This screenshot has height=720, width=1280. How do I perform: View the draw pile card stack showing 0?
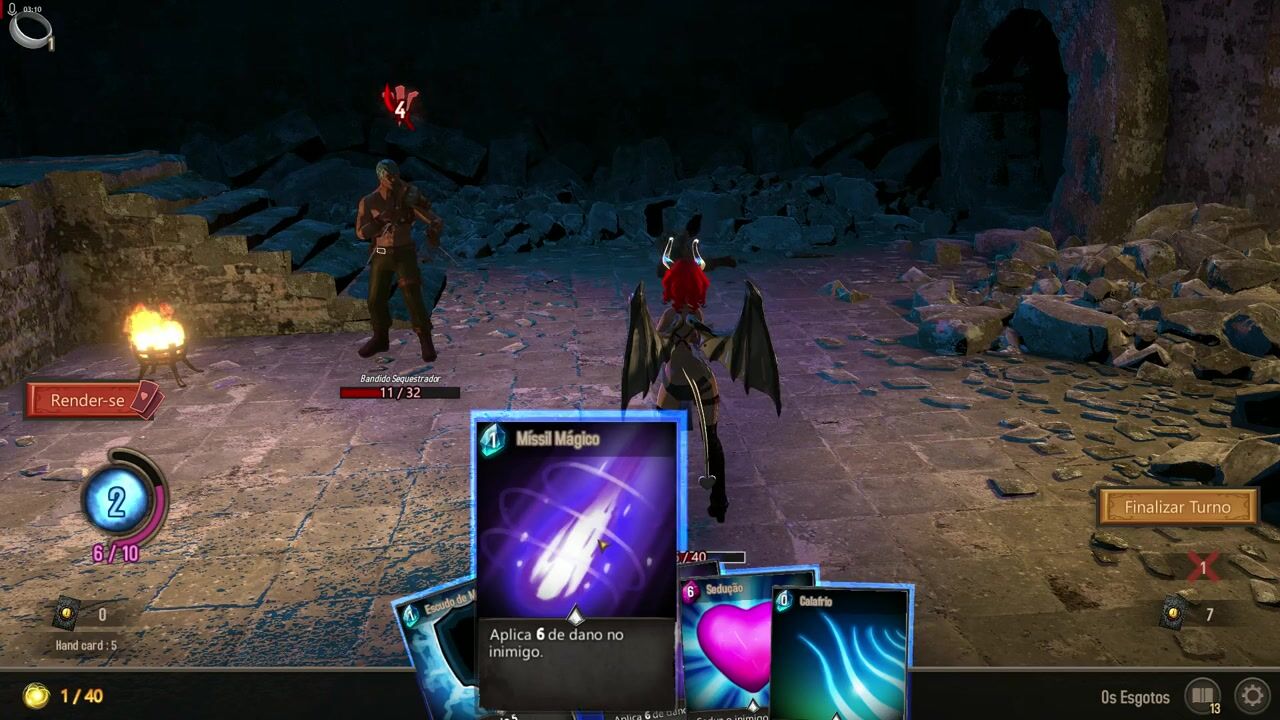67,614
